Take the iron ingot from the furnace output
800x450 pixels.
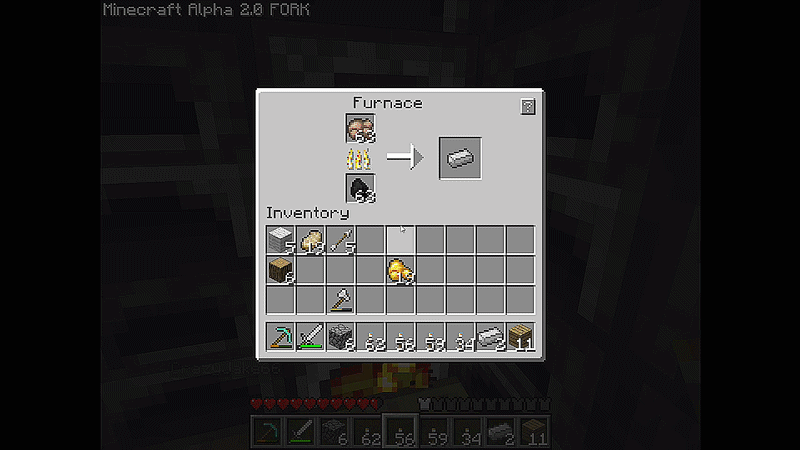coord(460,158)
